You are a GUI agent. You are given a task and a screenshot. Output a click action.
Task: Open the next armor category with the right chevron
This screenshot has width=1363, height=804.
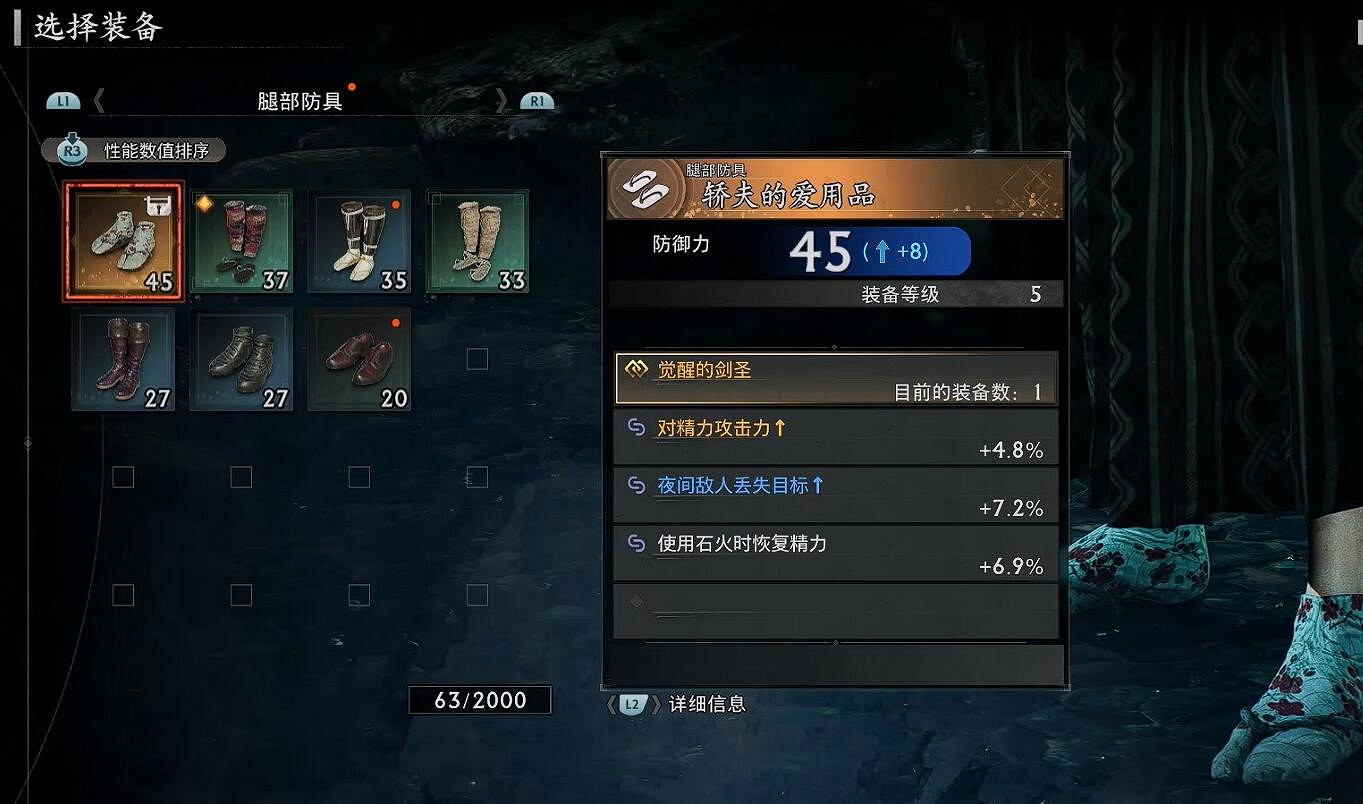tap(502, 100)
